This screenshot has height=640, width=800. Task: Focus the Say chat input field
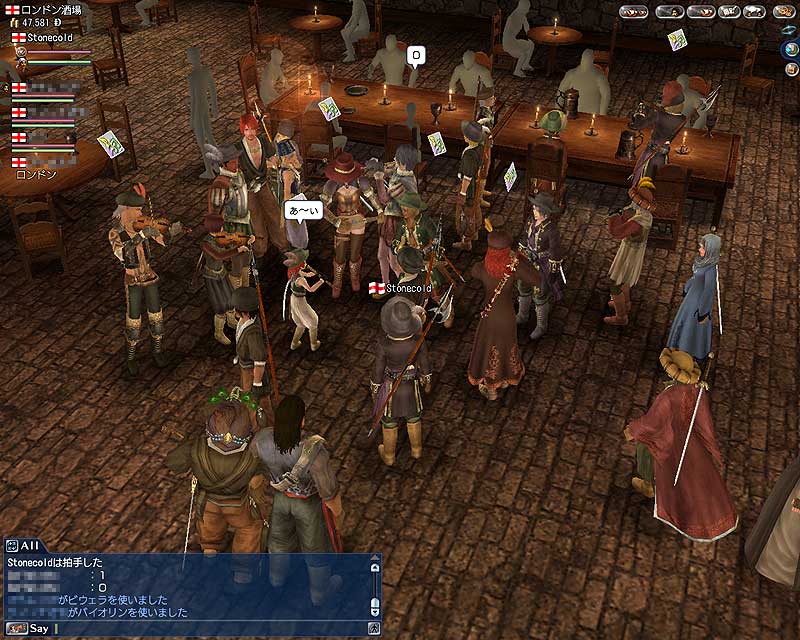(200, 629)
